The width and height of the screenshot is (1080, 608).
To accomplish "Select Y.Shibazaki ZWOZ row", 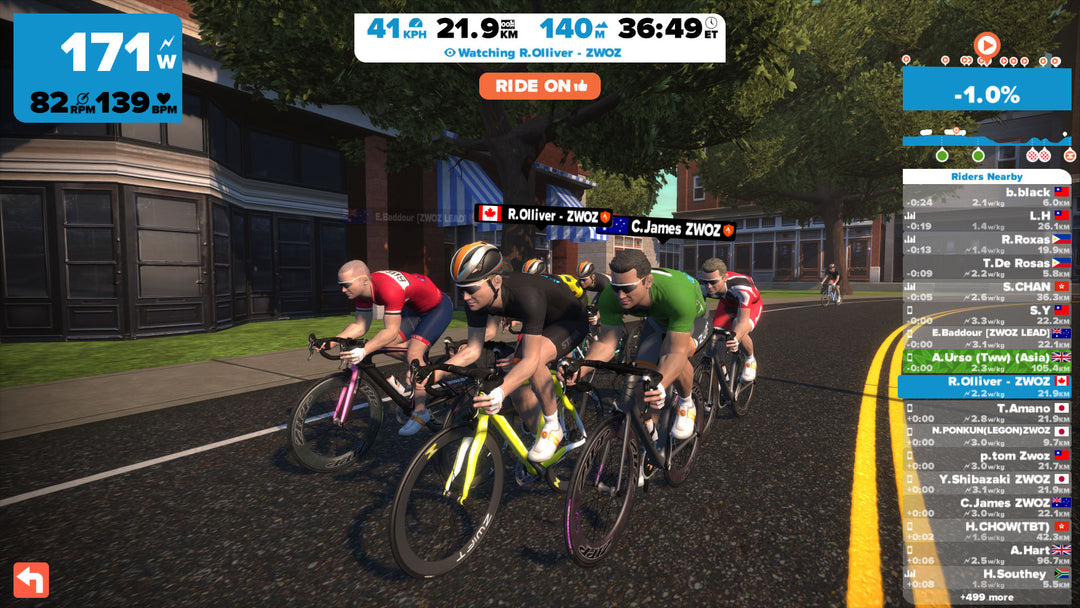I will 987,484.
